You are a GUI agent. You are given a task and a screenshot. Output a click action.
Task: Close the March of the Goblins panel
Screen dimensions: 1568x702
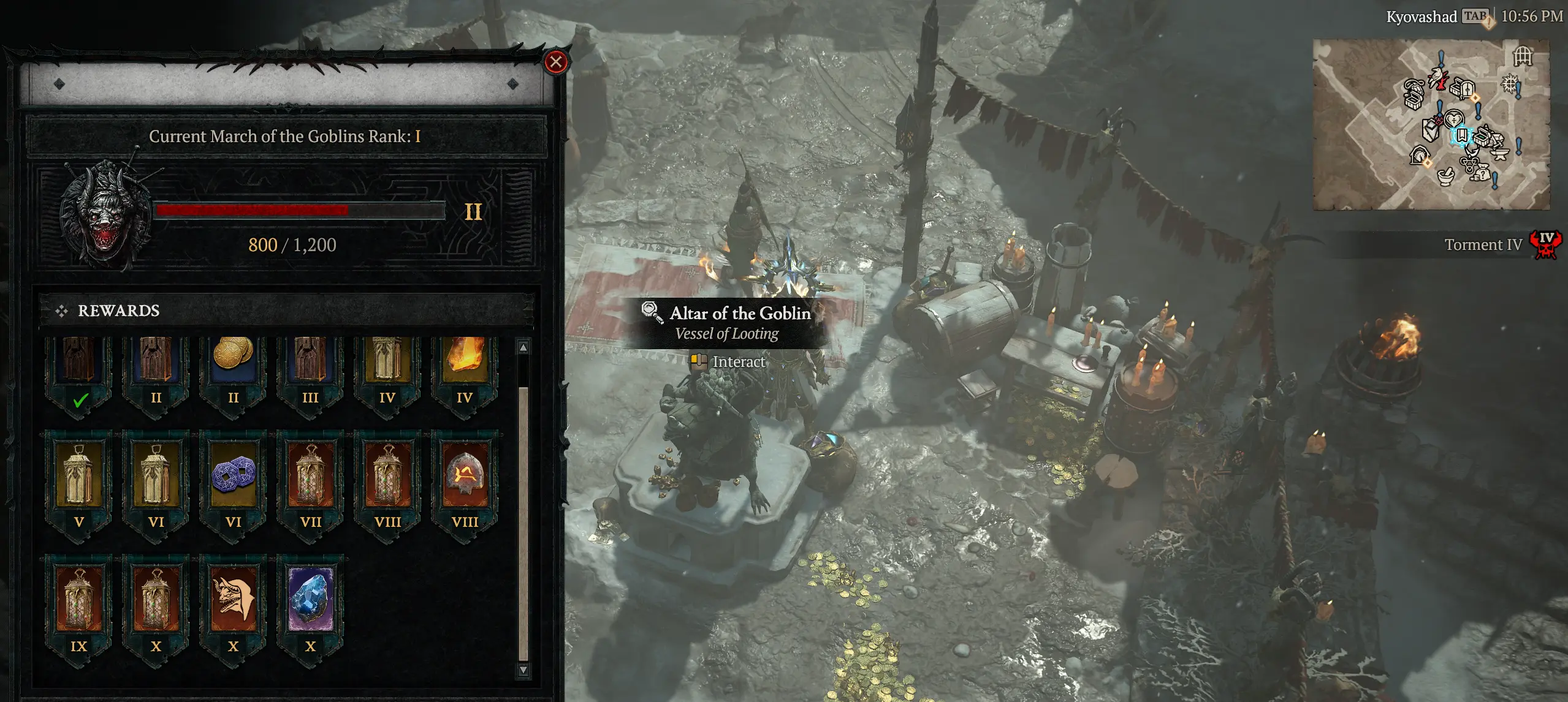pos(556,62)
